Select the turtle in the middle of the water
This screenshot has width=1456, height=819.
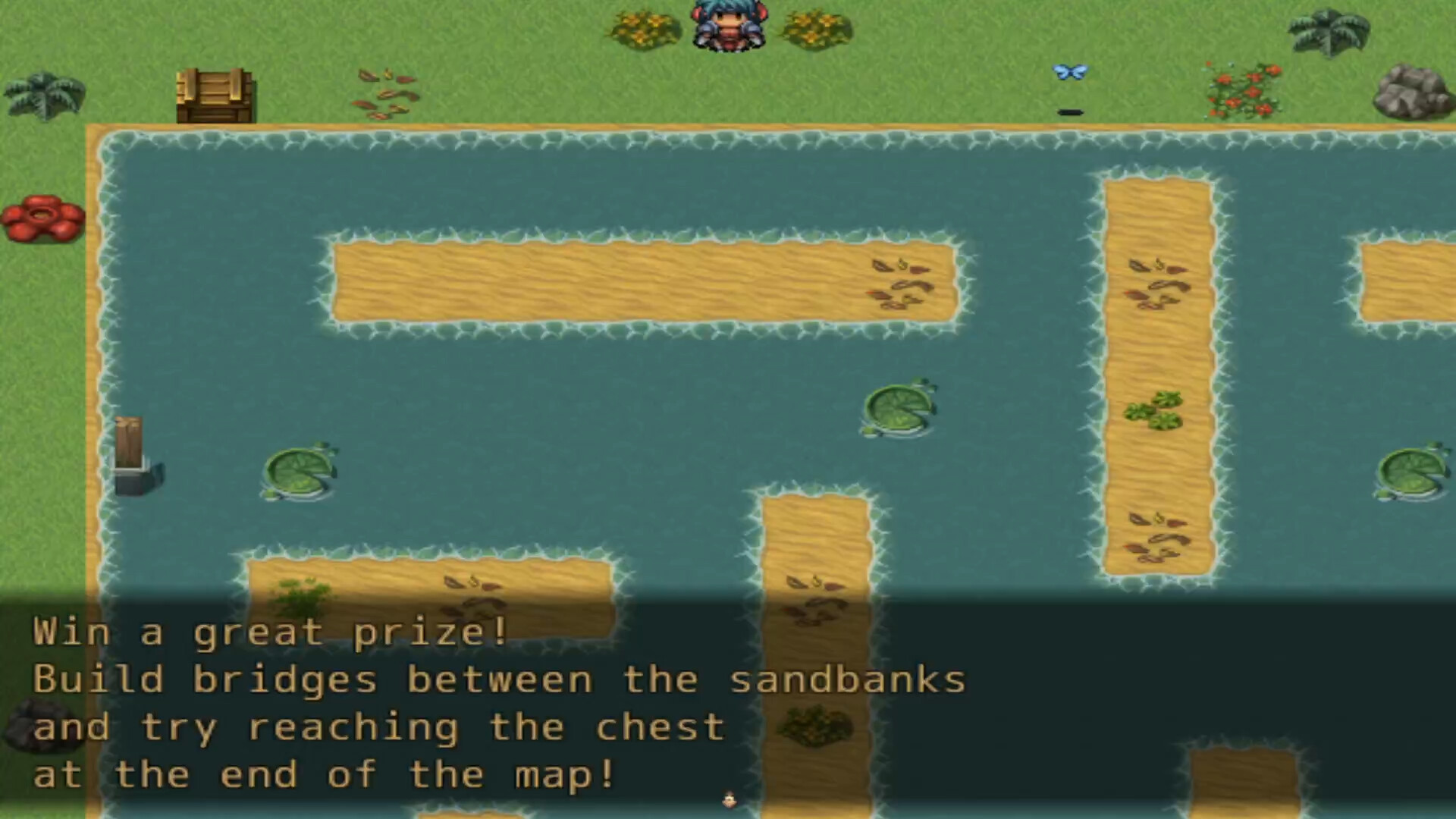pyautogui.click(x=899, y=409)
